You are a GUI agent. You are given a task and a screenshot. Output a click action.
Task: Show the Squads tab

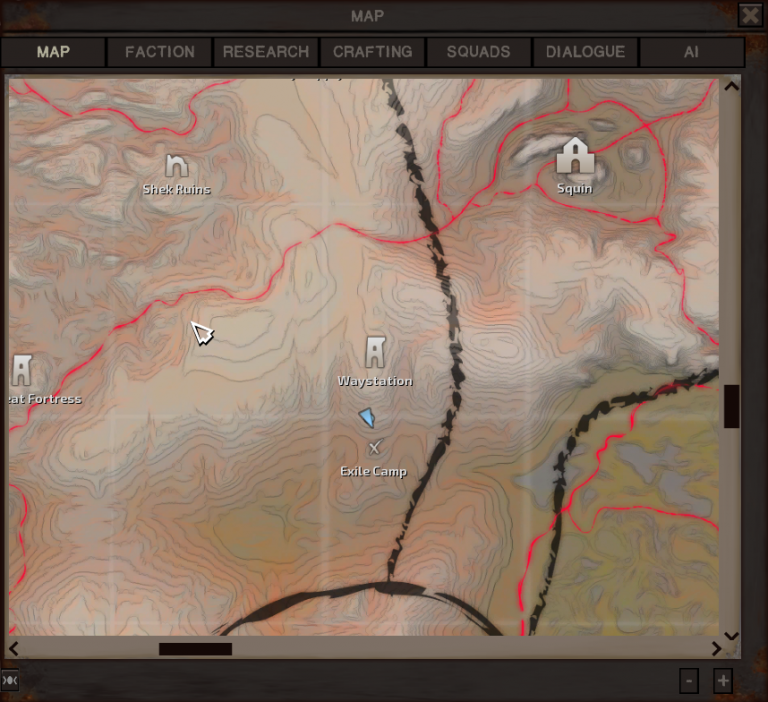click(478, 52)
